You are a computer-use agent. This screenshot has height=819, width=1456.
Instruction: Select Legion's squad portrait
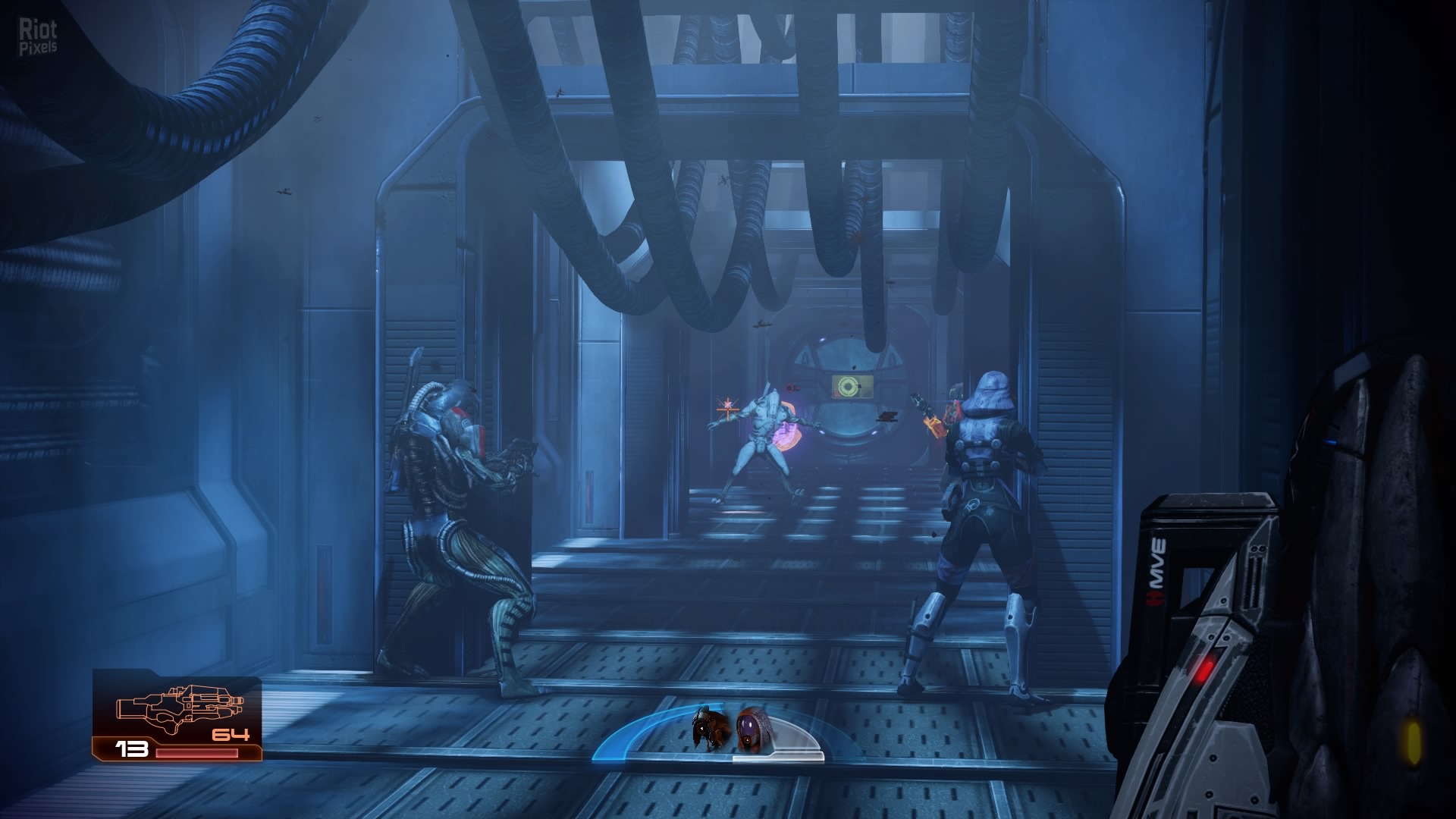tap(709, 729)
